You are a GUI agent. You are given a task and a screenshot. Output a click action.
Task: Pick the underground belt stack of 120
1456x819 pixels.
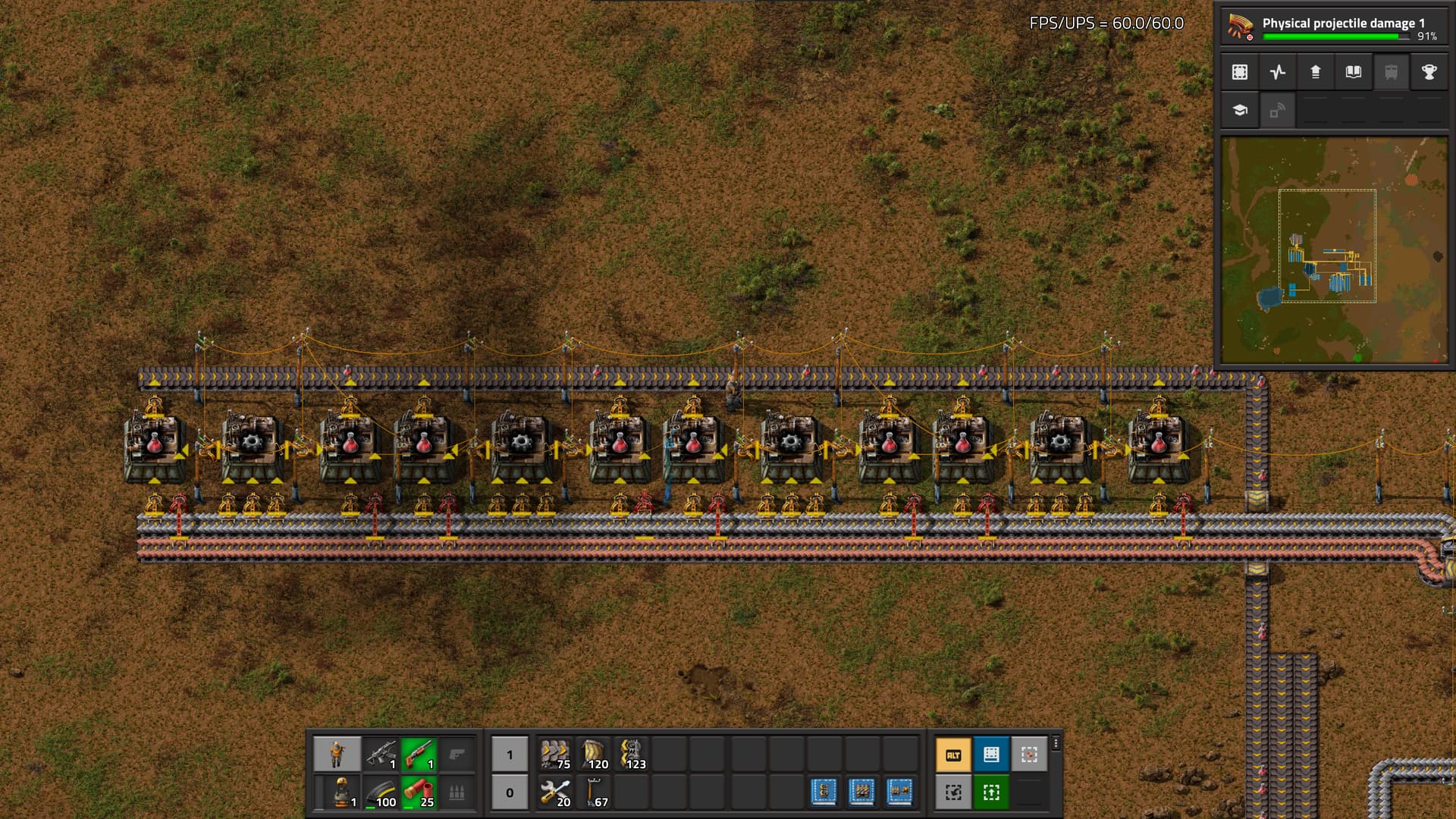(x=593, y=755)
